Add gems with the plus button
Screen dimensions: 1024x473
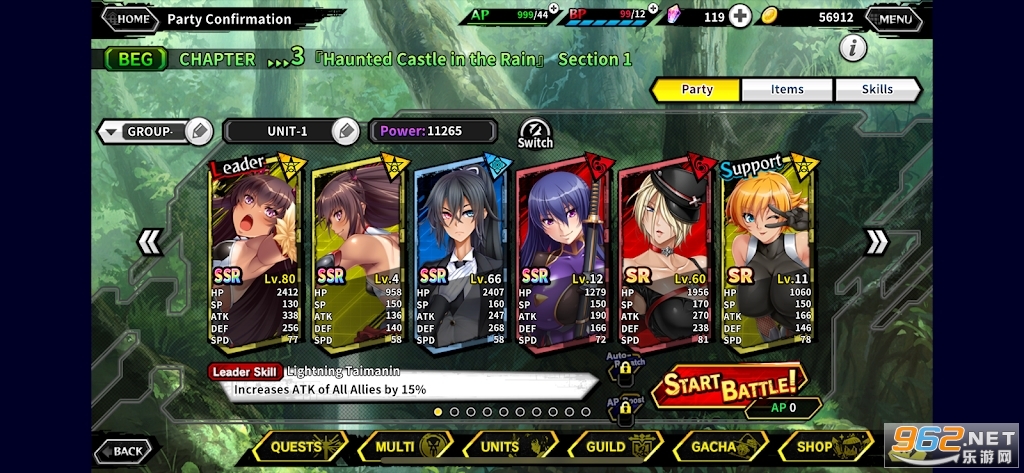click(x=739, y=17)
